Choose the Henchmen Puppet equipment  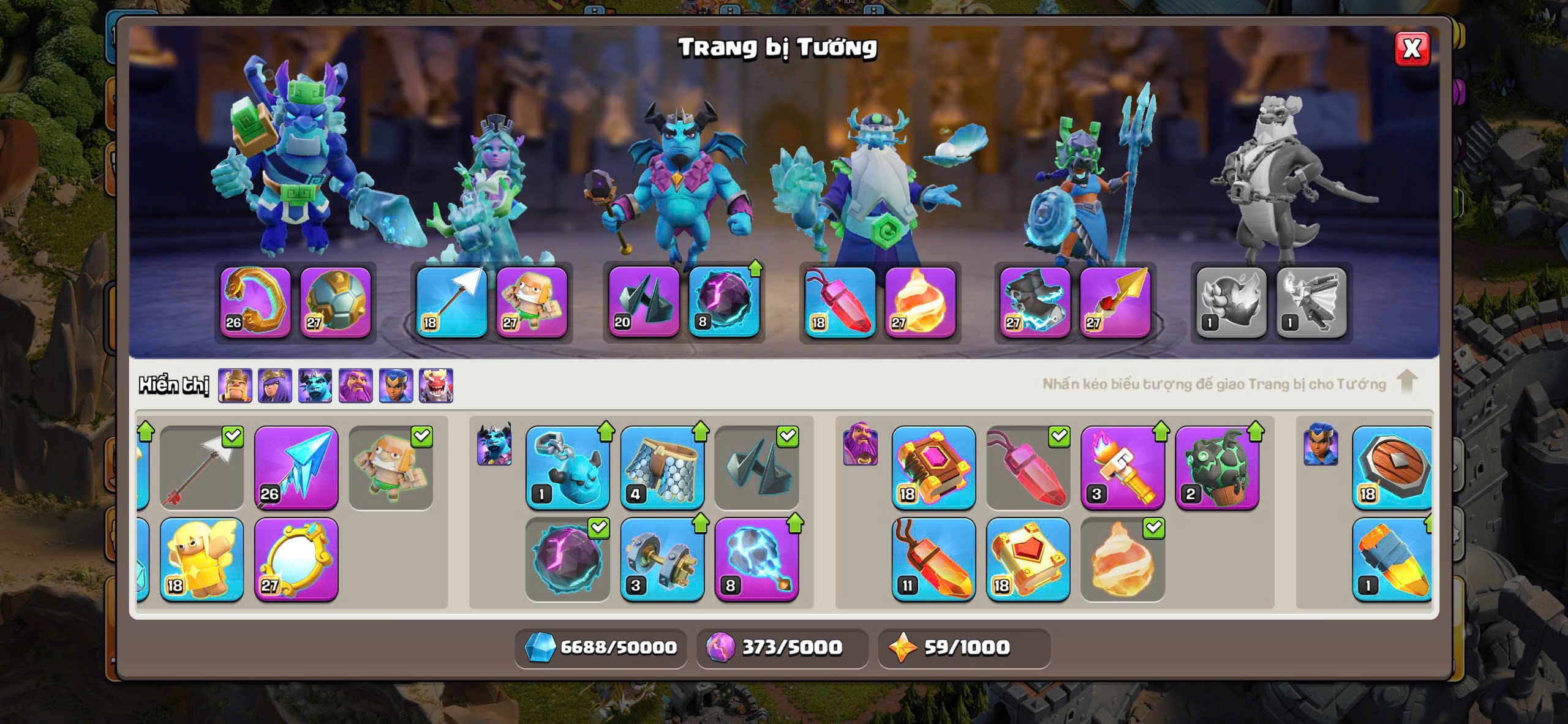[568, 469]
